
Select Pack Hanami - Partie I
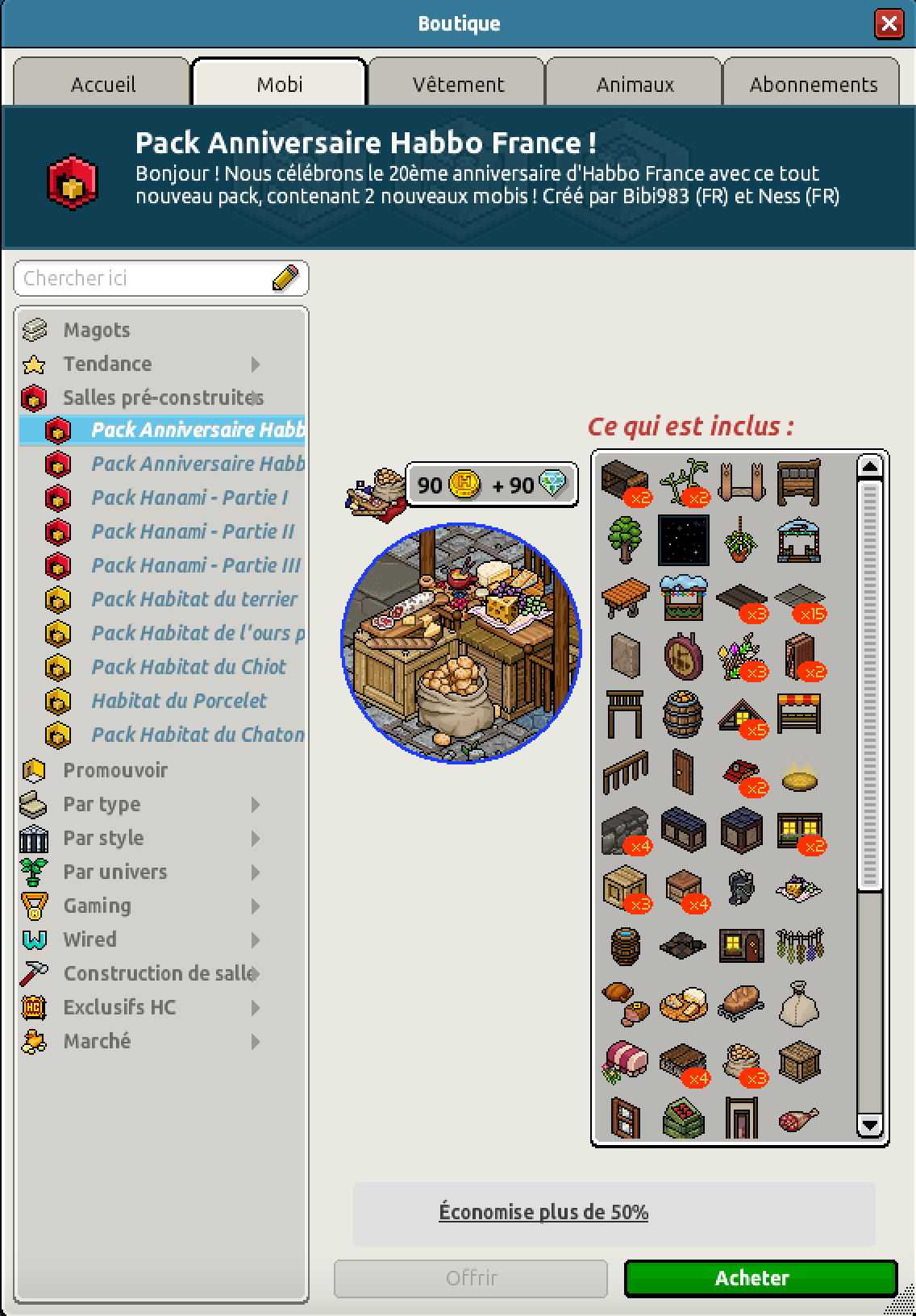[x=189, y=498]
